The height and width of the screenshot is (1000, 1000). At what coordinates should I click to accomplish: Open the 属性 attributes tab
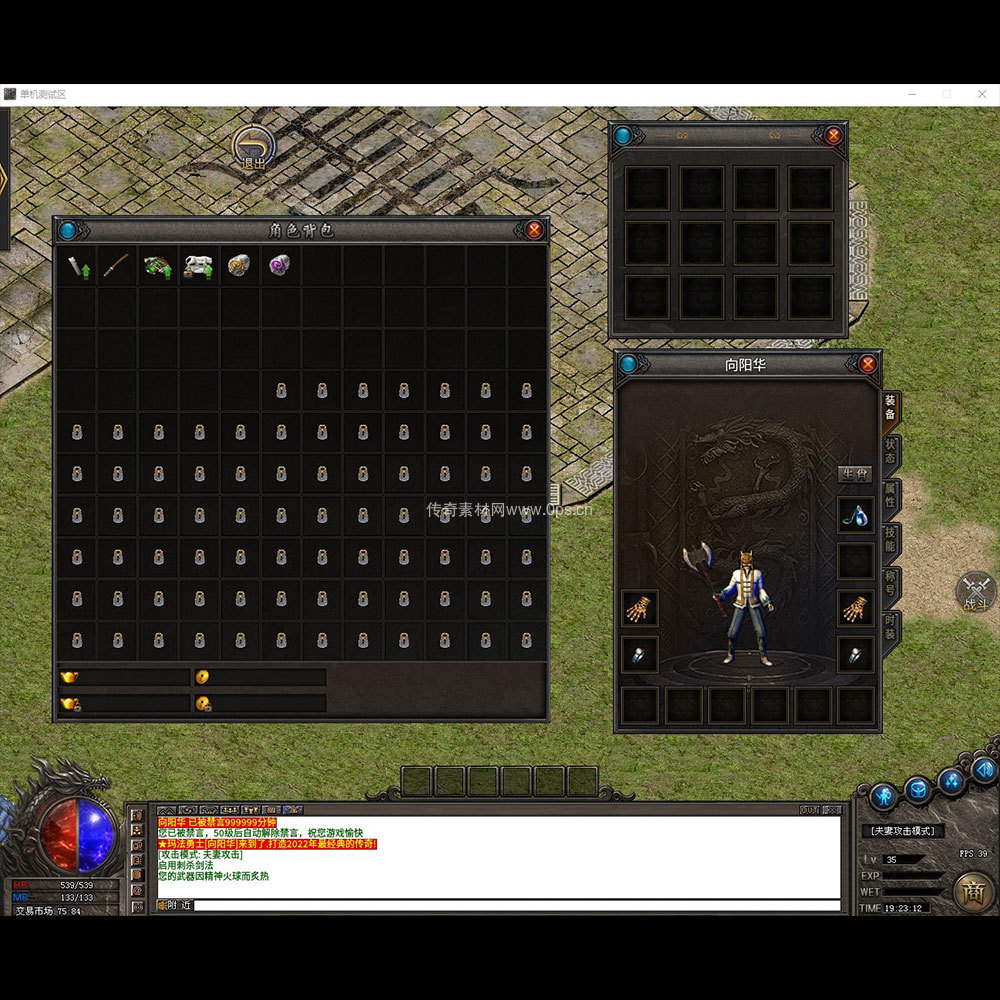click(890, 495)
